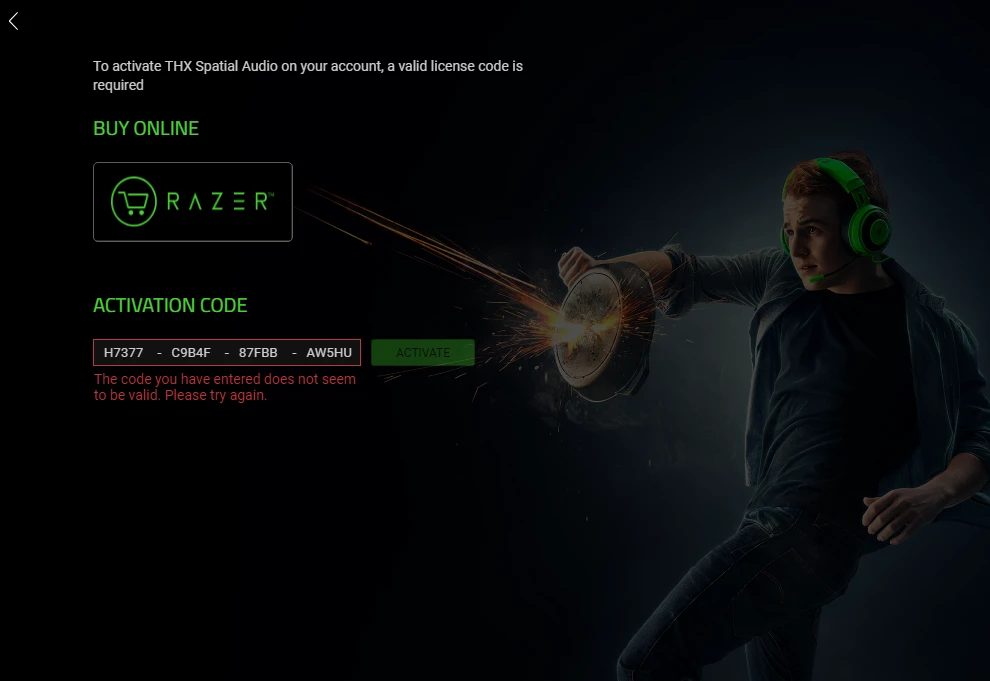Go back using the top-left arrow

pos(14,21)
